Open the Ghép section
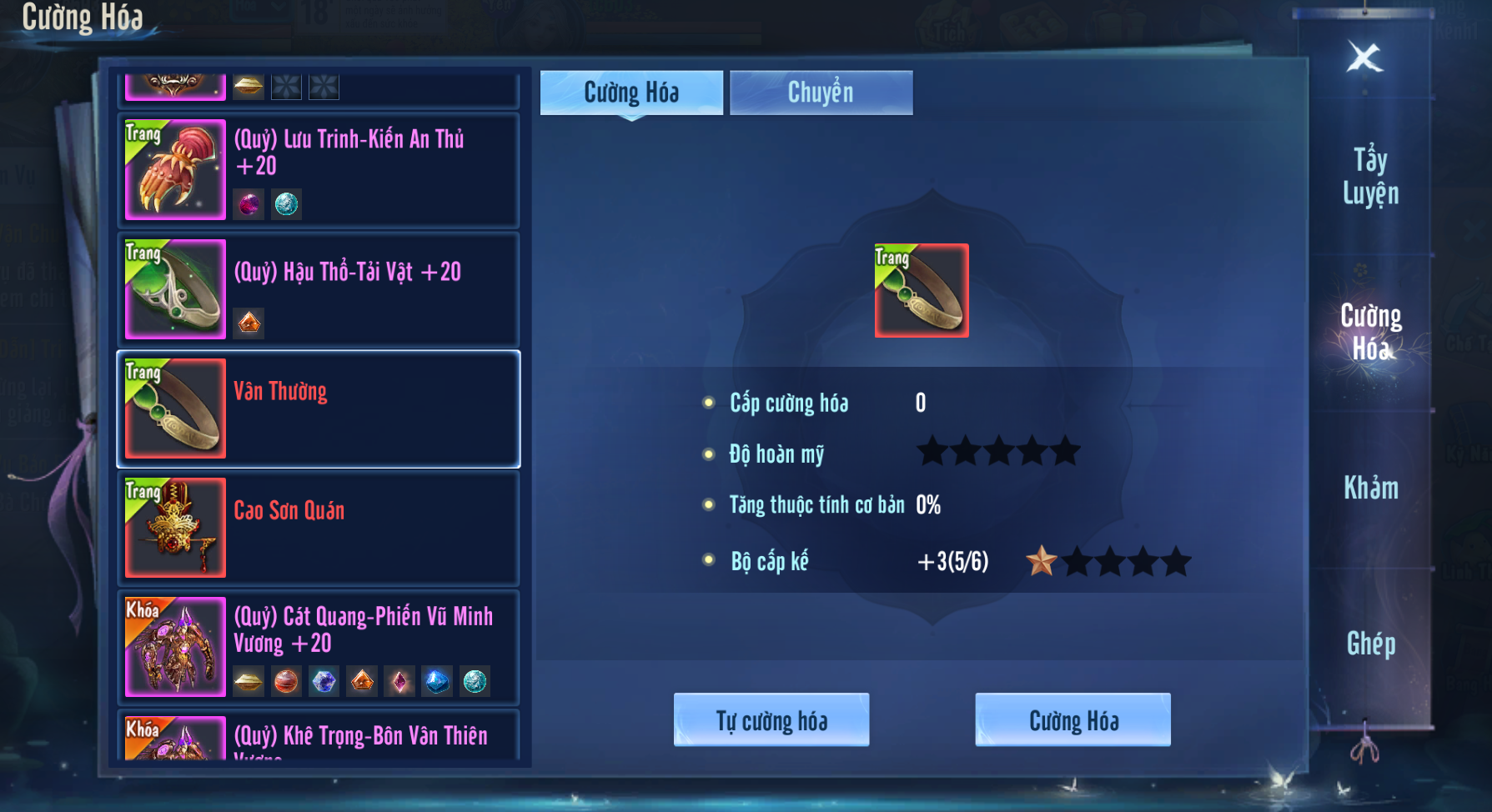This screenshot has height=812, width=1492. pyautogui.click(x=1370, y=644)
